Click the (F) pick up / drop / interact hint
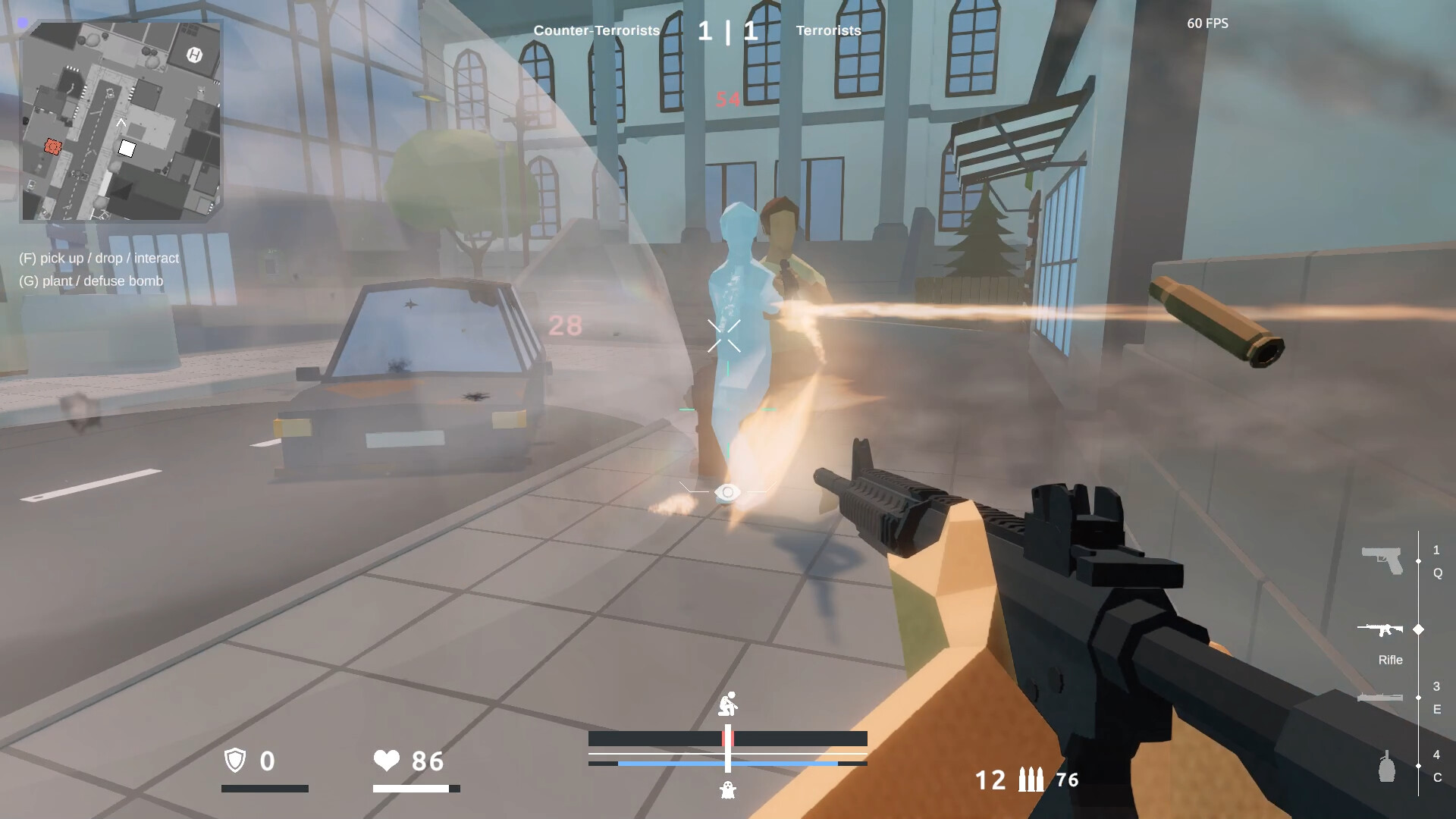Screen dimensions: 1456x819 click(x=99, y=258)
